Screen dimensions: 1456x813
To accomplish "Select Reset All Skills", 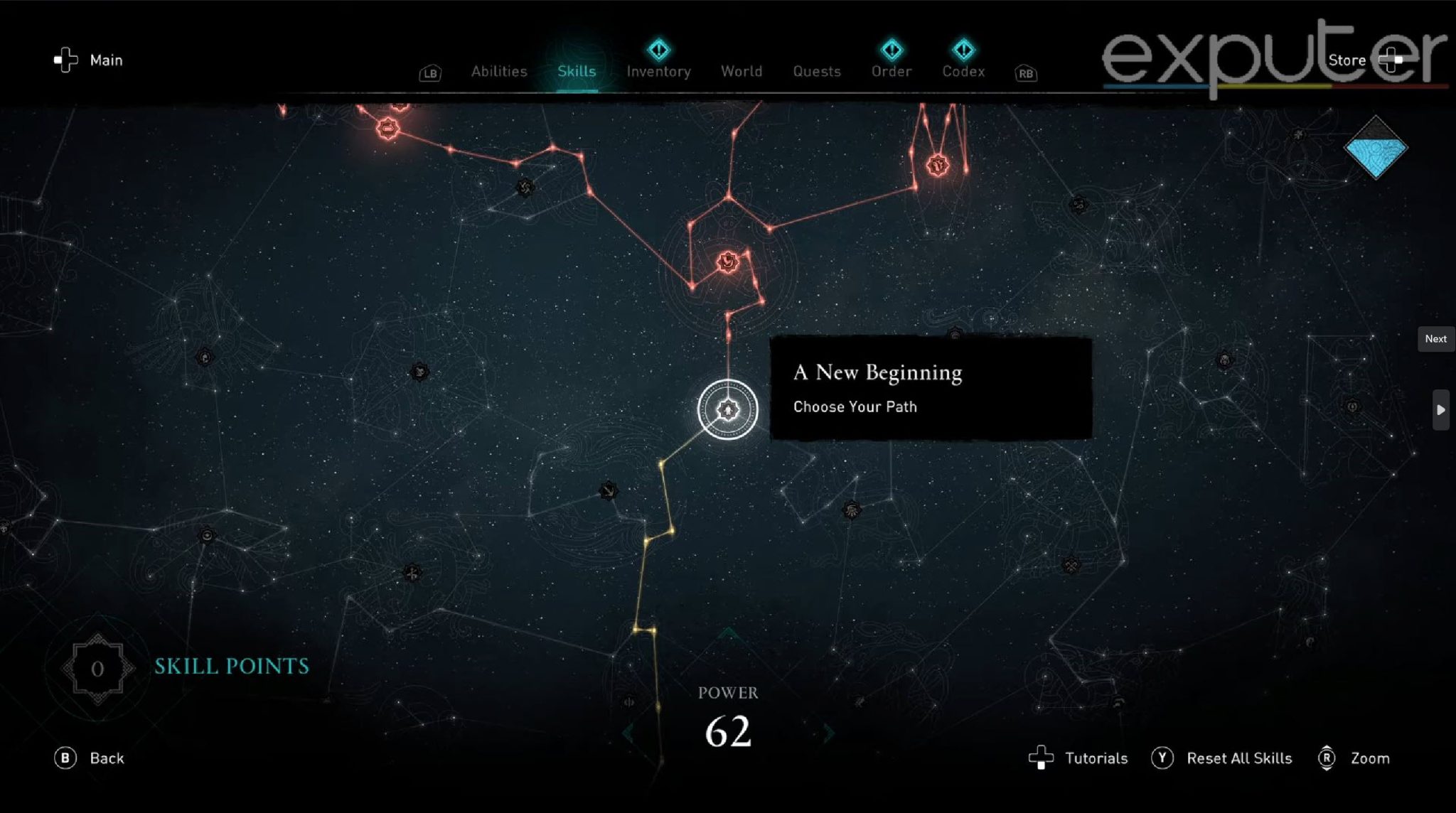I will pyautogui.click(x=1240, y=758).
